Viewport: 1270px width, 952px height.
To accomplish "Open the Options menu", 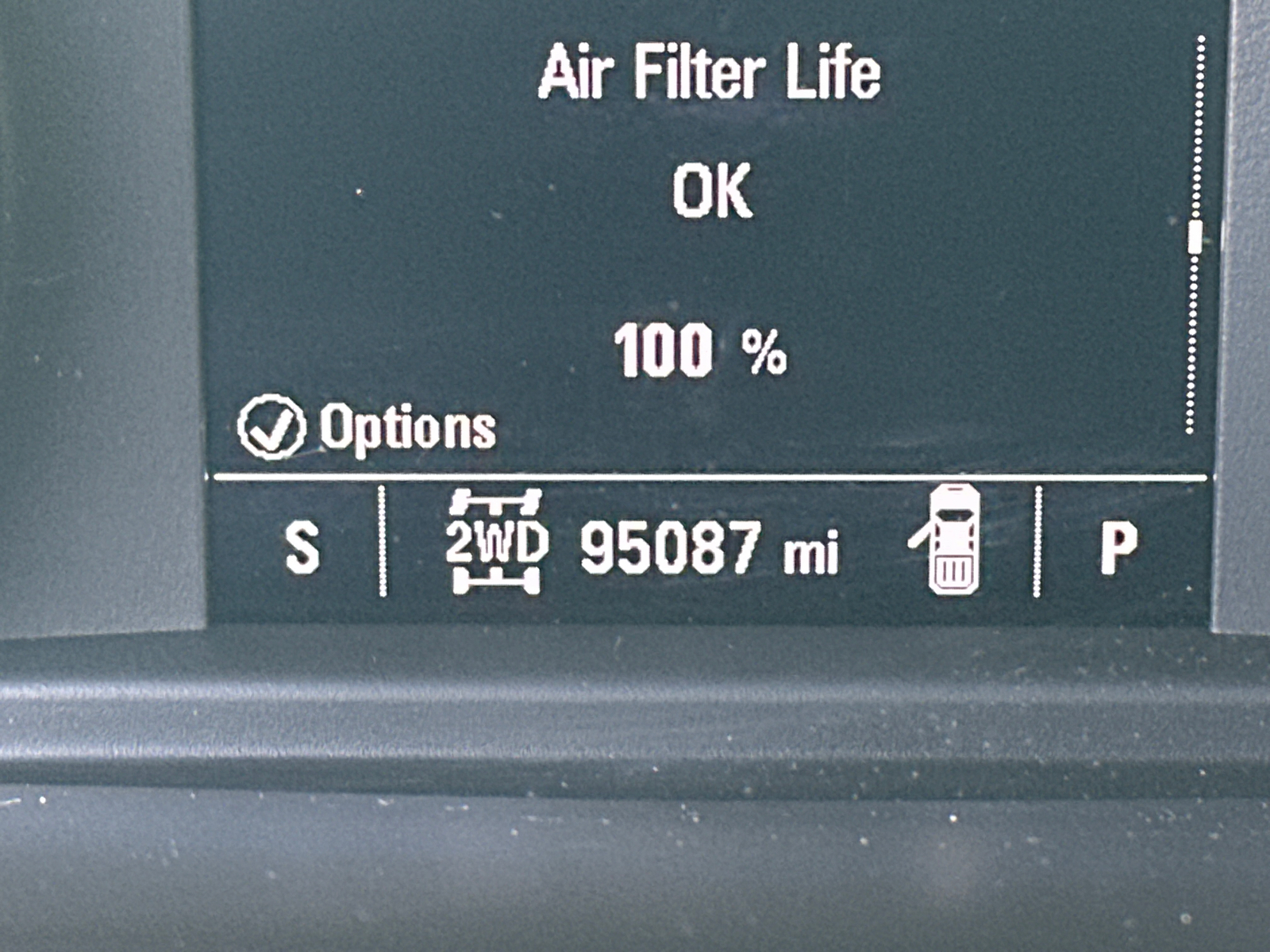I will click(367, 428).
